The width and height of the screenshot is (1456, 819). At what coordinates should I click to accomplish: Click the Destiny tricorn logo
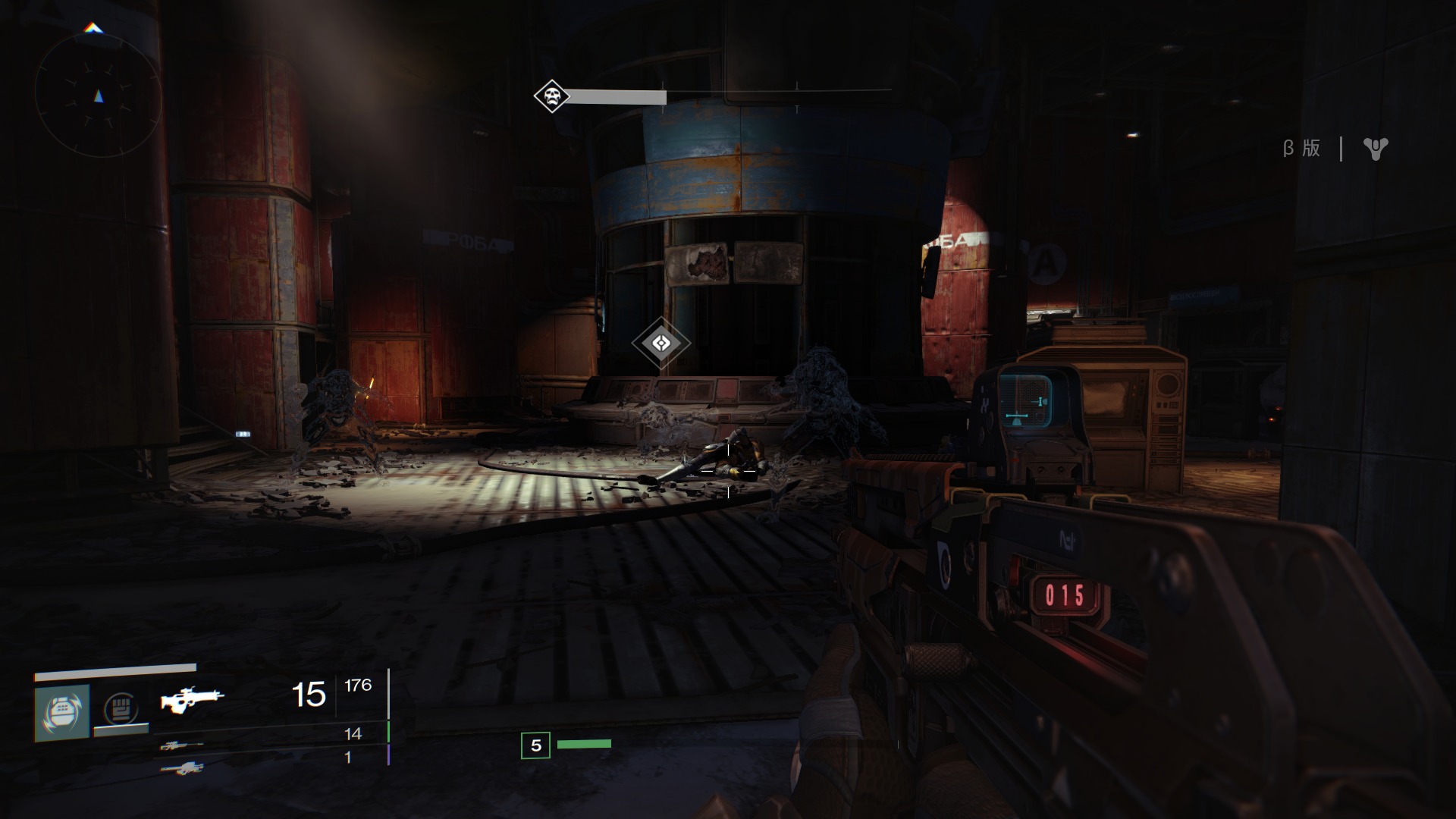click(x=1375, y=149)
